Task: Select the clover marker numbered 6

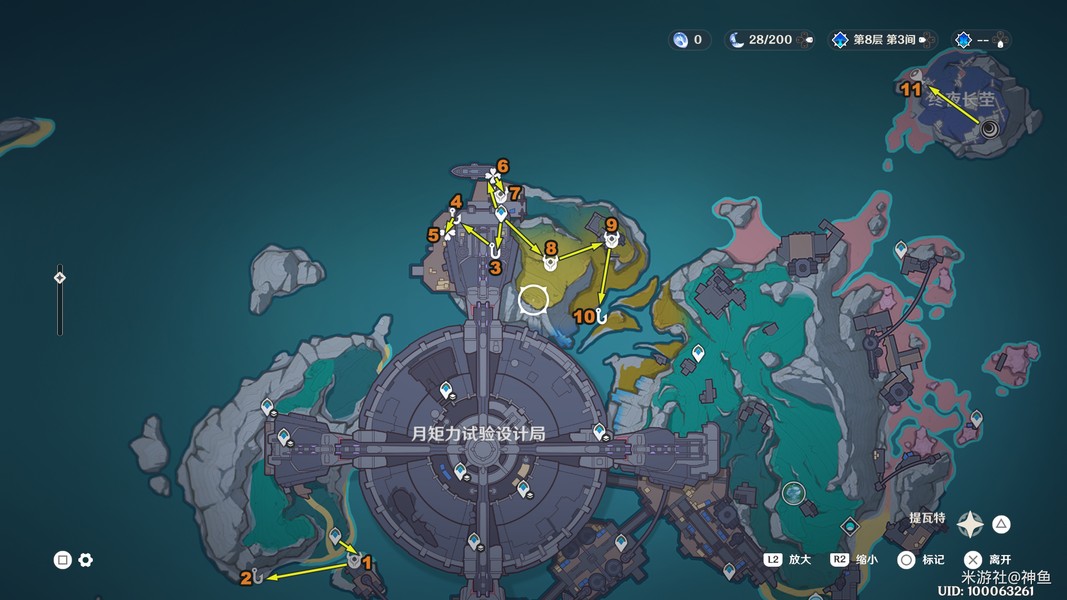Action: click(x=492, y=176)
